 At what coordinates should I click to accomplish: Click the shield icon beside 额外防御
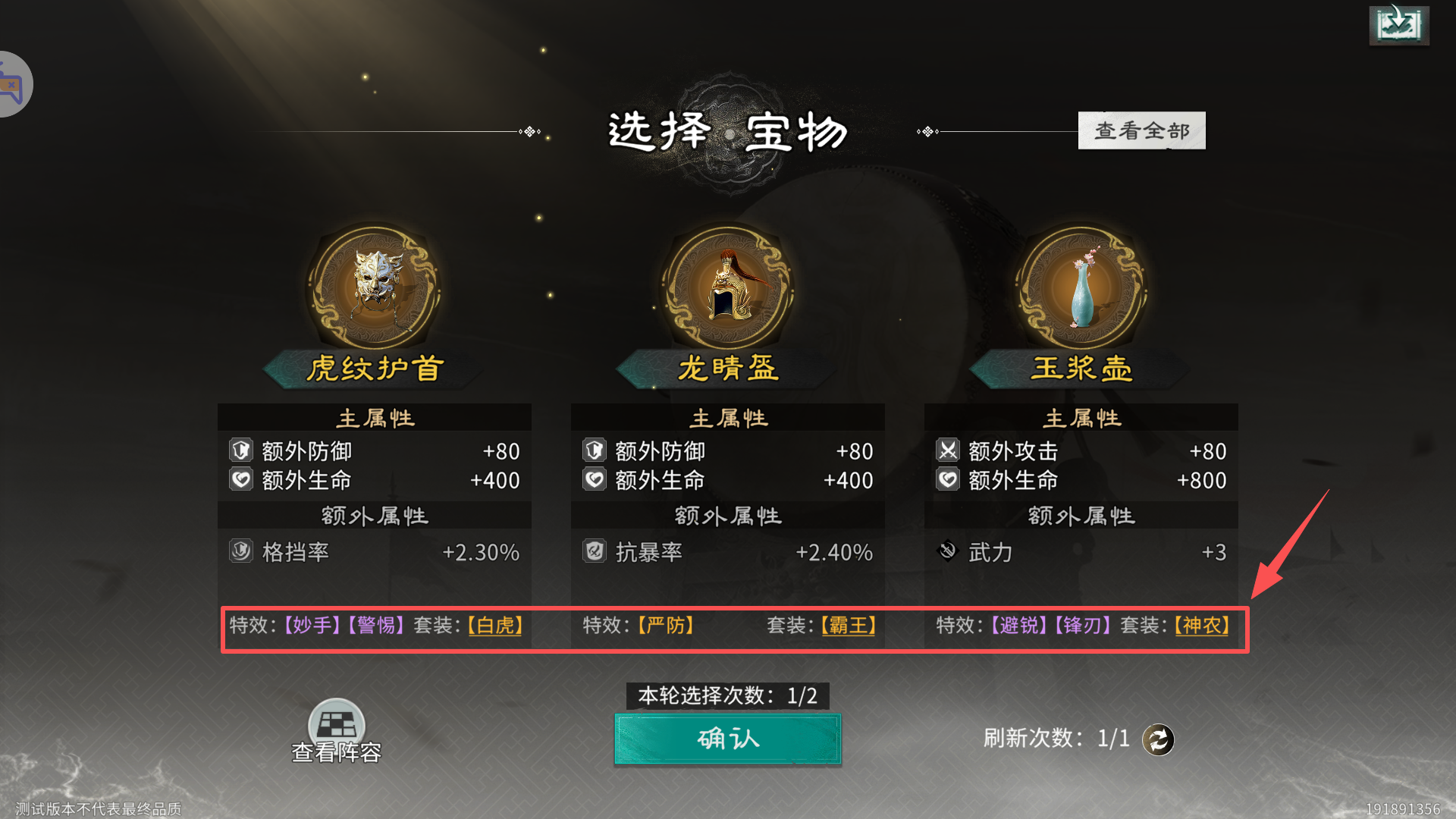coord(241,450)
